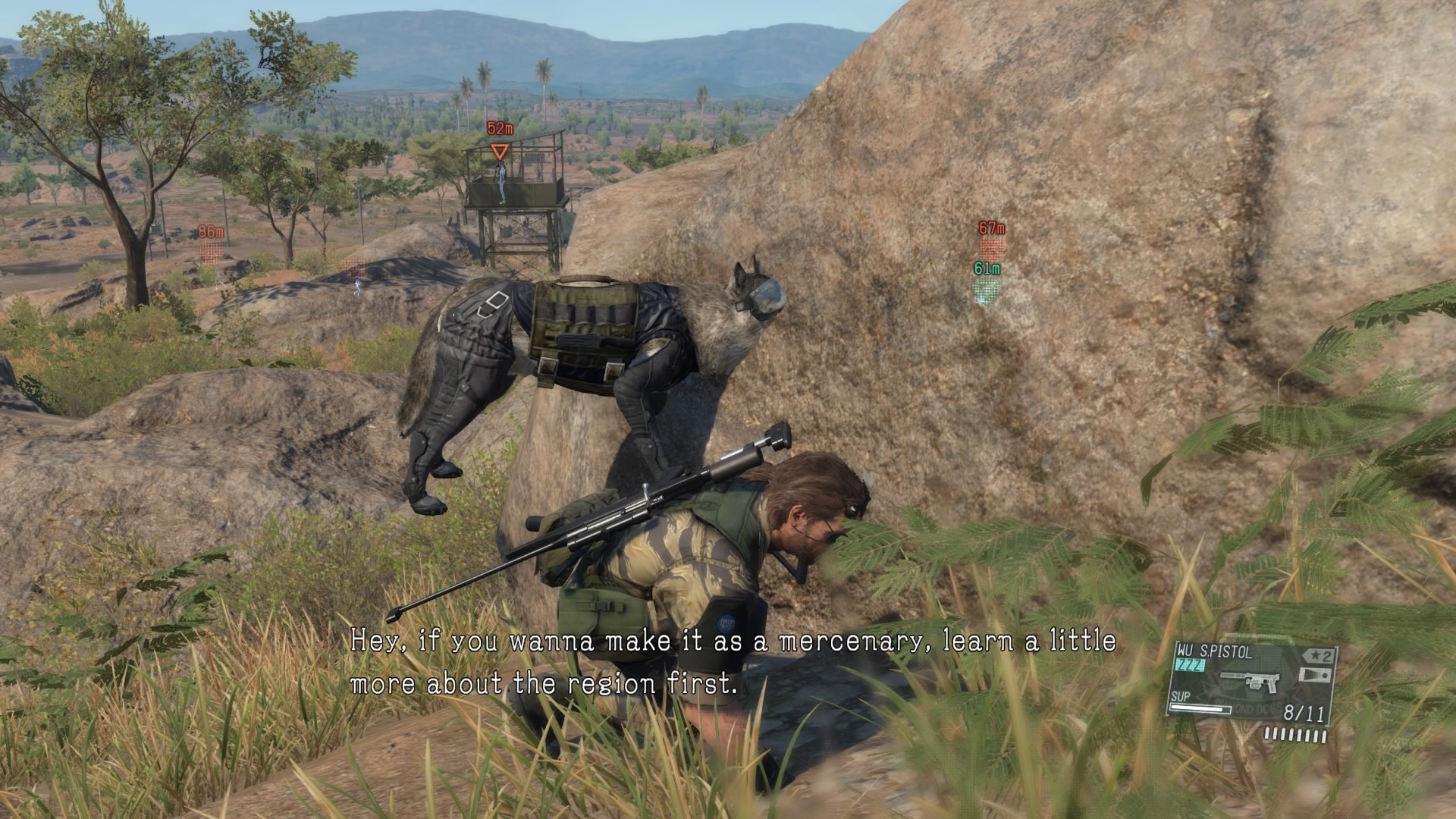Select the WU S.Pistol weapon panel
This screenshot has height=819, width=1456.
[1251, 681]
